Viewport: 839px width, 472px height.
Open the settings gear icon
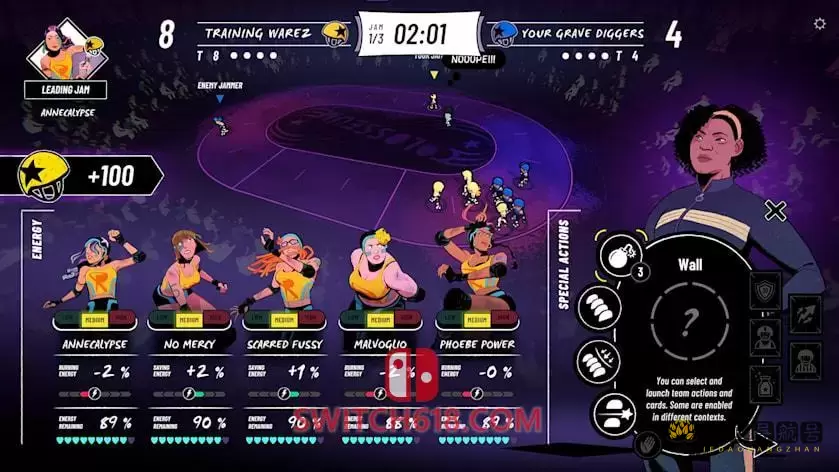pyautogui.click(x=820, y=24)
